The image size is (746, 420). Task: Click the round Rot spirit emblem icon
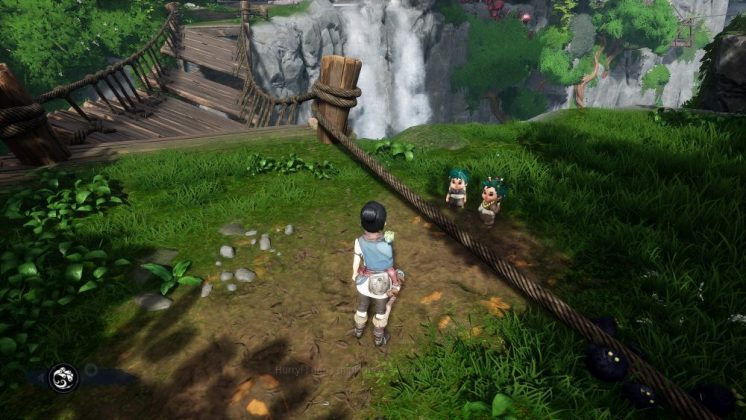pos(63,377)
